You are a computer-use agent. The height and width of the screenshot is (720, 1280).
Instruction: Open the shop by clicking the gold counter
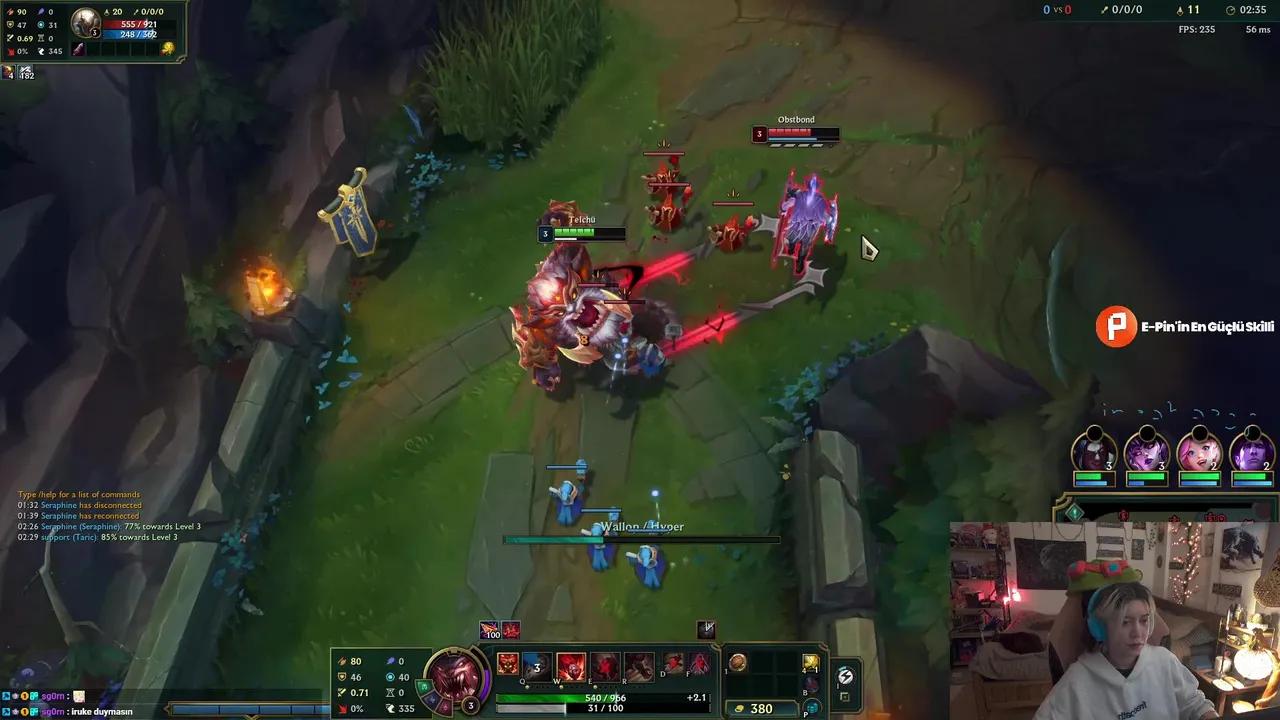762,708
